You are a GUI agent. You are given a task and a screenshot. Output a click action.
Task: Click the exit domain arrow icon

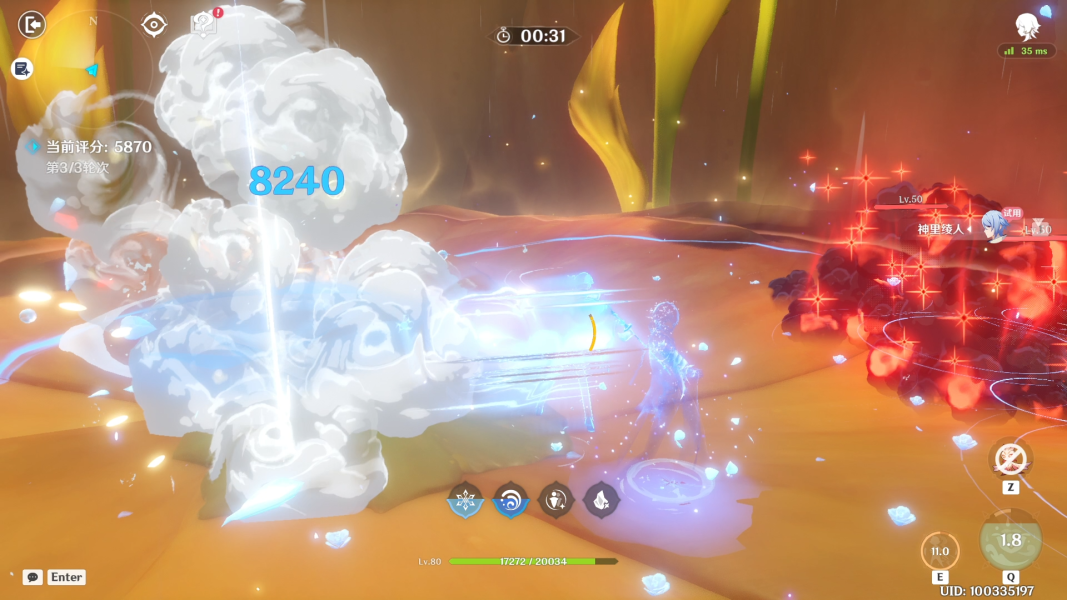32,24
